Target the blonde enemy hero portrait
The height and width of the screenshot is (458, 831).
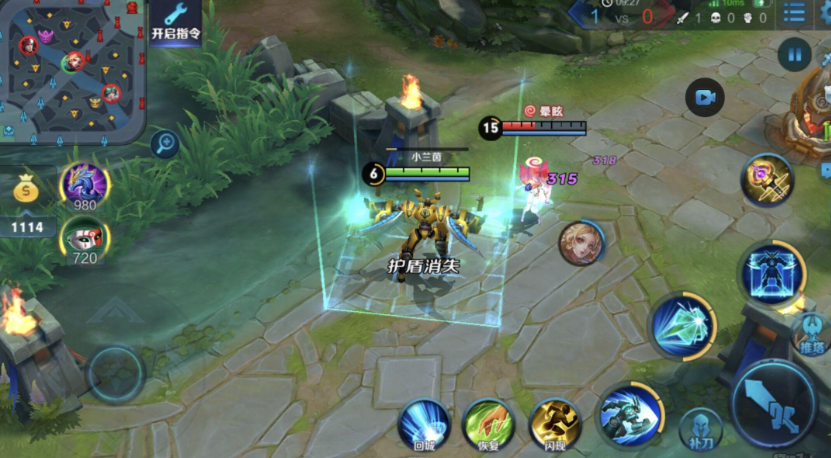click(580, 243)
